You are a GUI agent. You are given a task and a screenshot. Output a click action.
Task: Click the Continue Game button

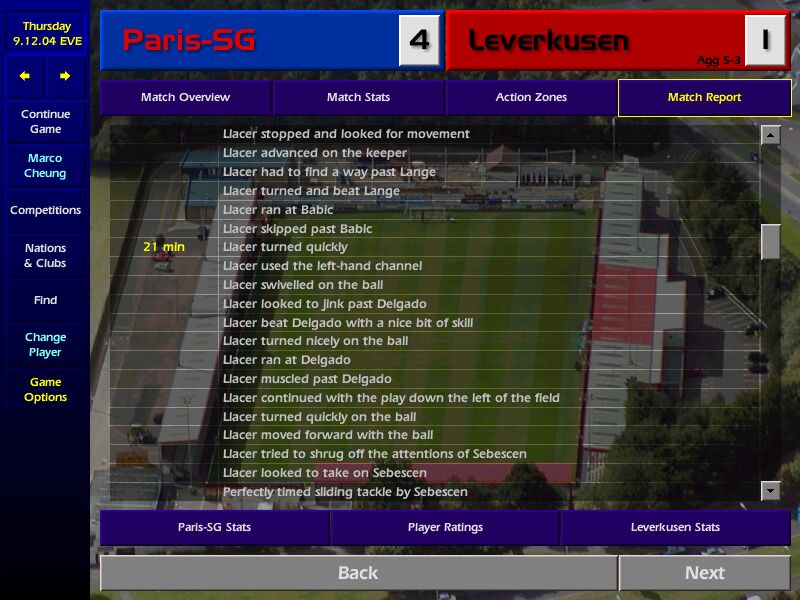point(45,122)
